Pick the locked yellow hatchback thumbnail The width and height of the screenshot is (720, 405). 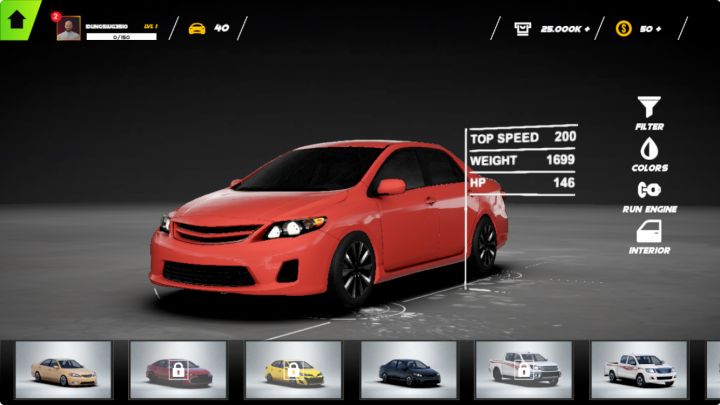tap(293, 371)
